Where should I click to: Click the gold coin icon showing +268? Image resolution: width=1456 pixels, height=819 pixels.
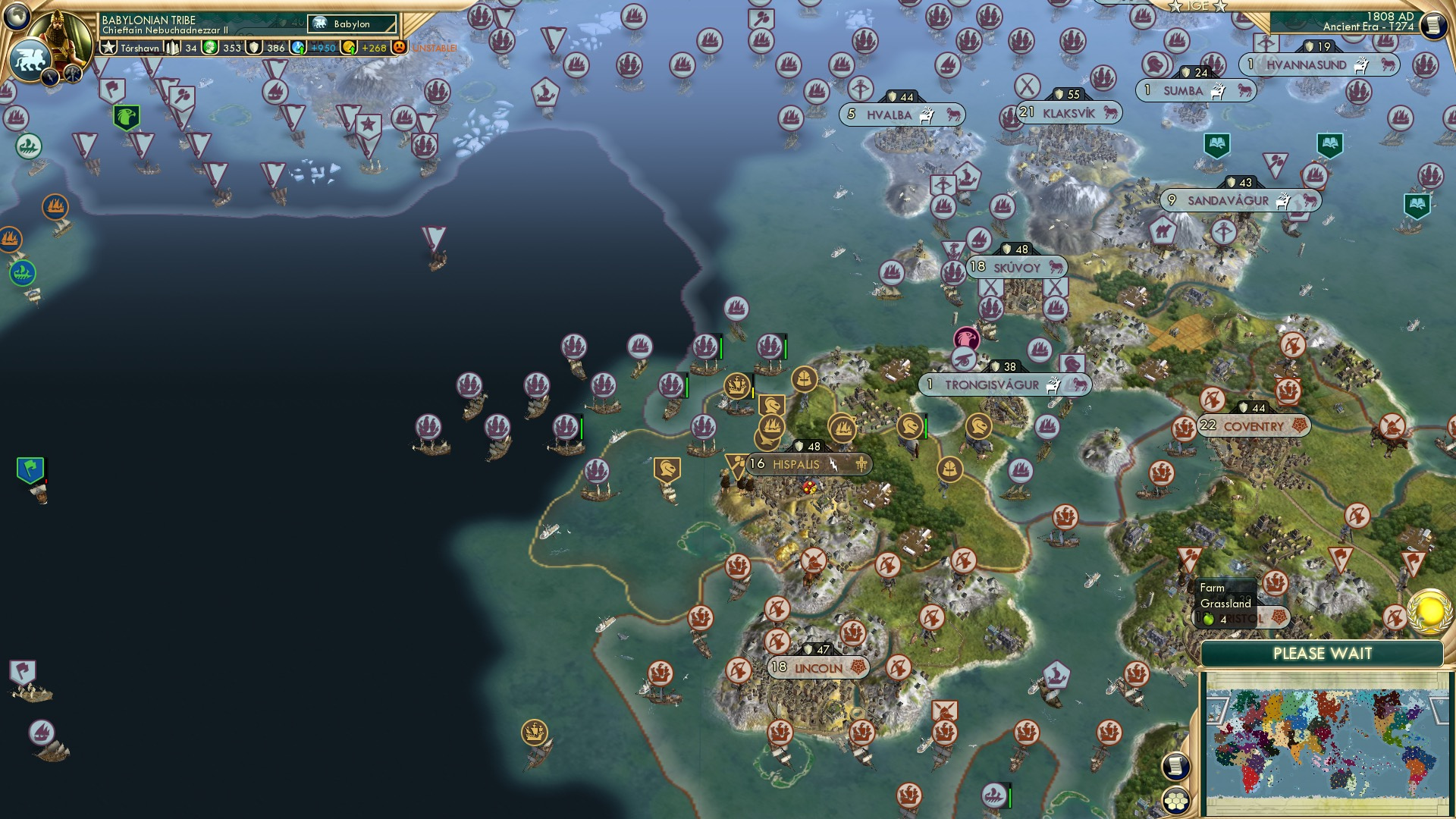pos(347,48)
